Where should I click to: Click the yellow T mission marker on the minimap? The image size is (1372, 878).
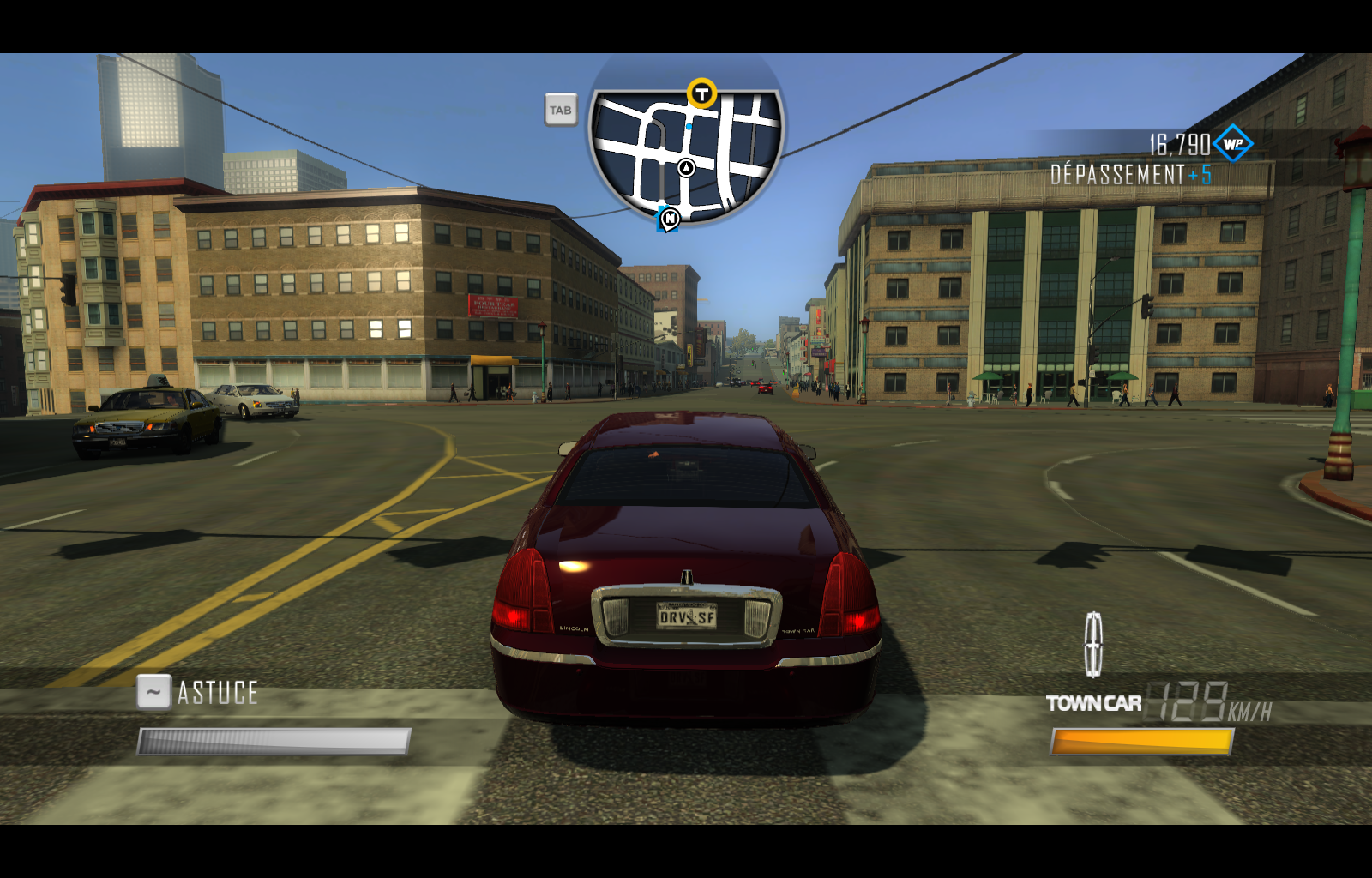point(701,94)
